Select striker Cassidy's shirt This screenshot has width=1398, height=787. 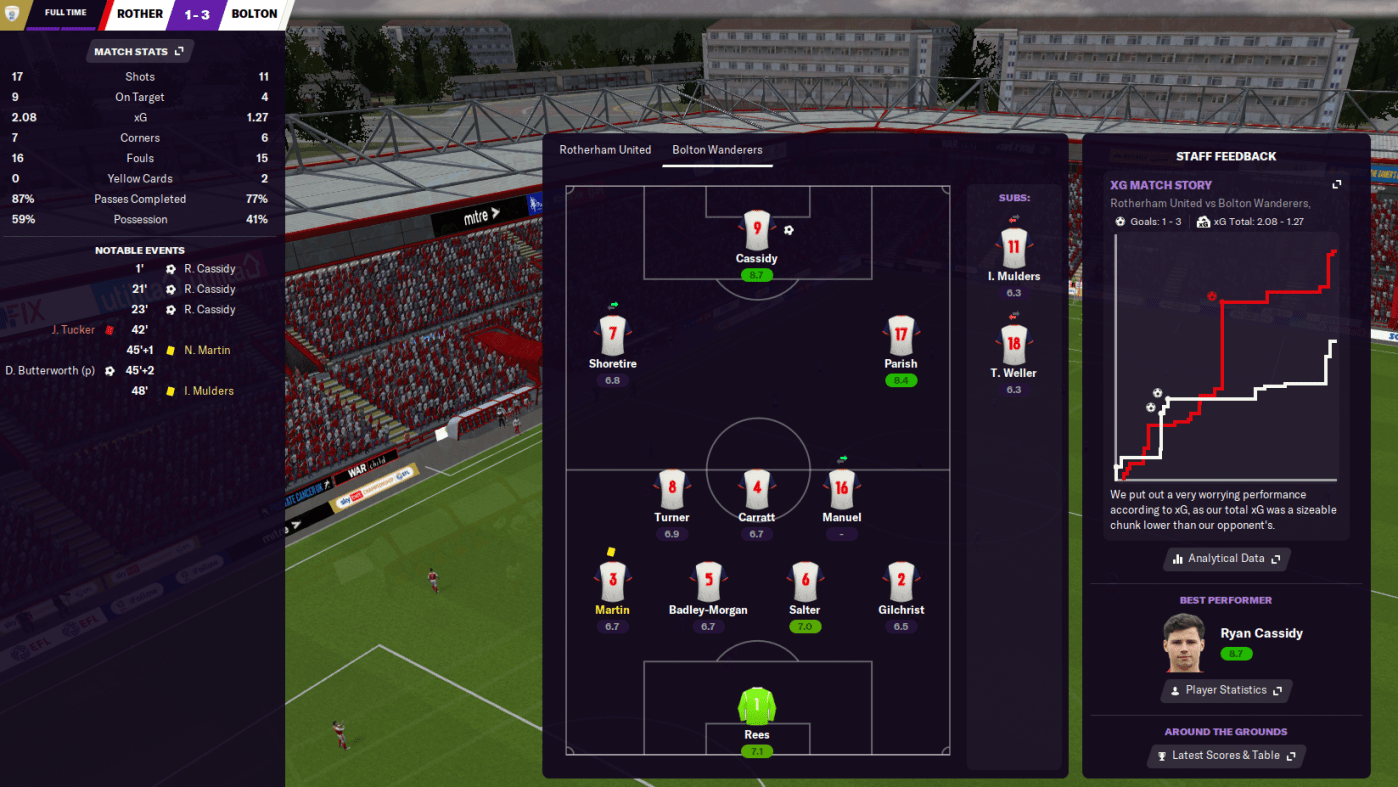click(x=757, y=230)
